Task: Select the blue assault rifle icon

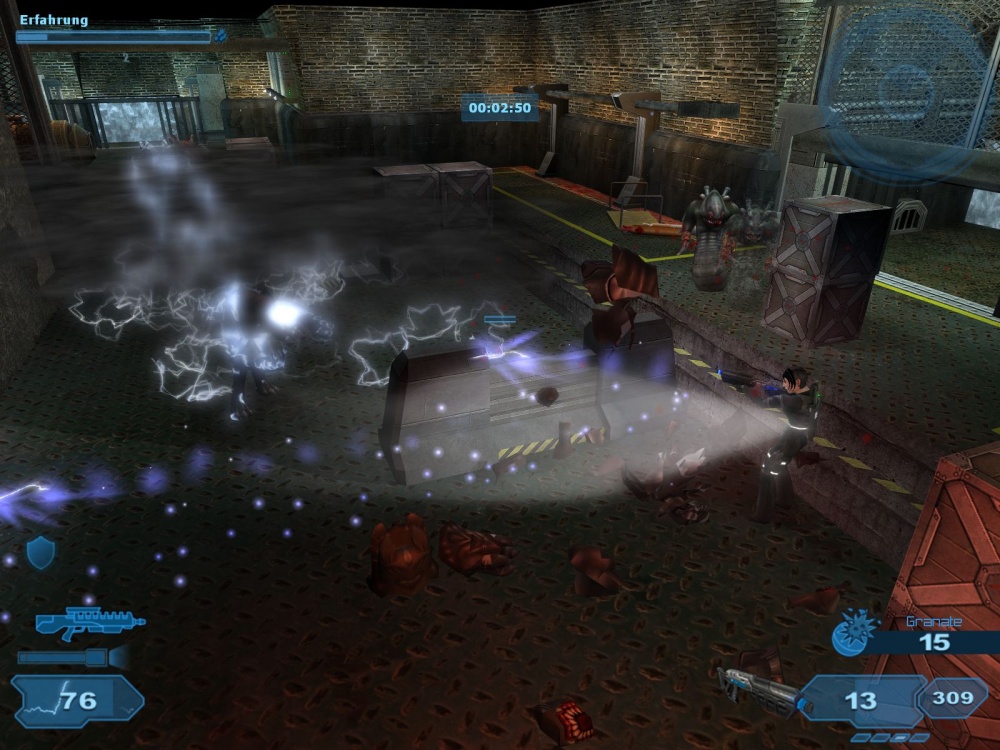Action: pyautogui.click(x=88, y=622)
